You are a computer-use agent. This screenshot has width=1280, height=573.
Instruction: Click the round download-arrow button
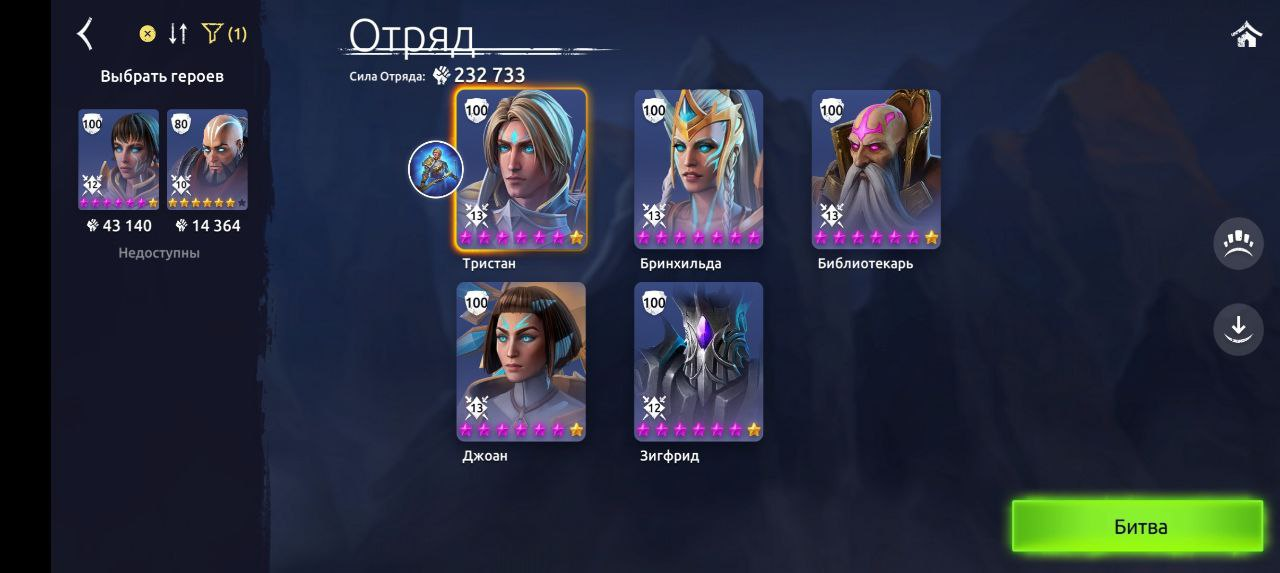point(1238,328)
